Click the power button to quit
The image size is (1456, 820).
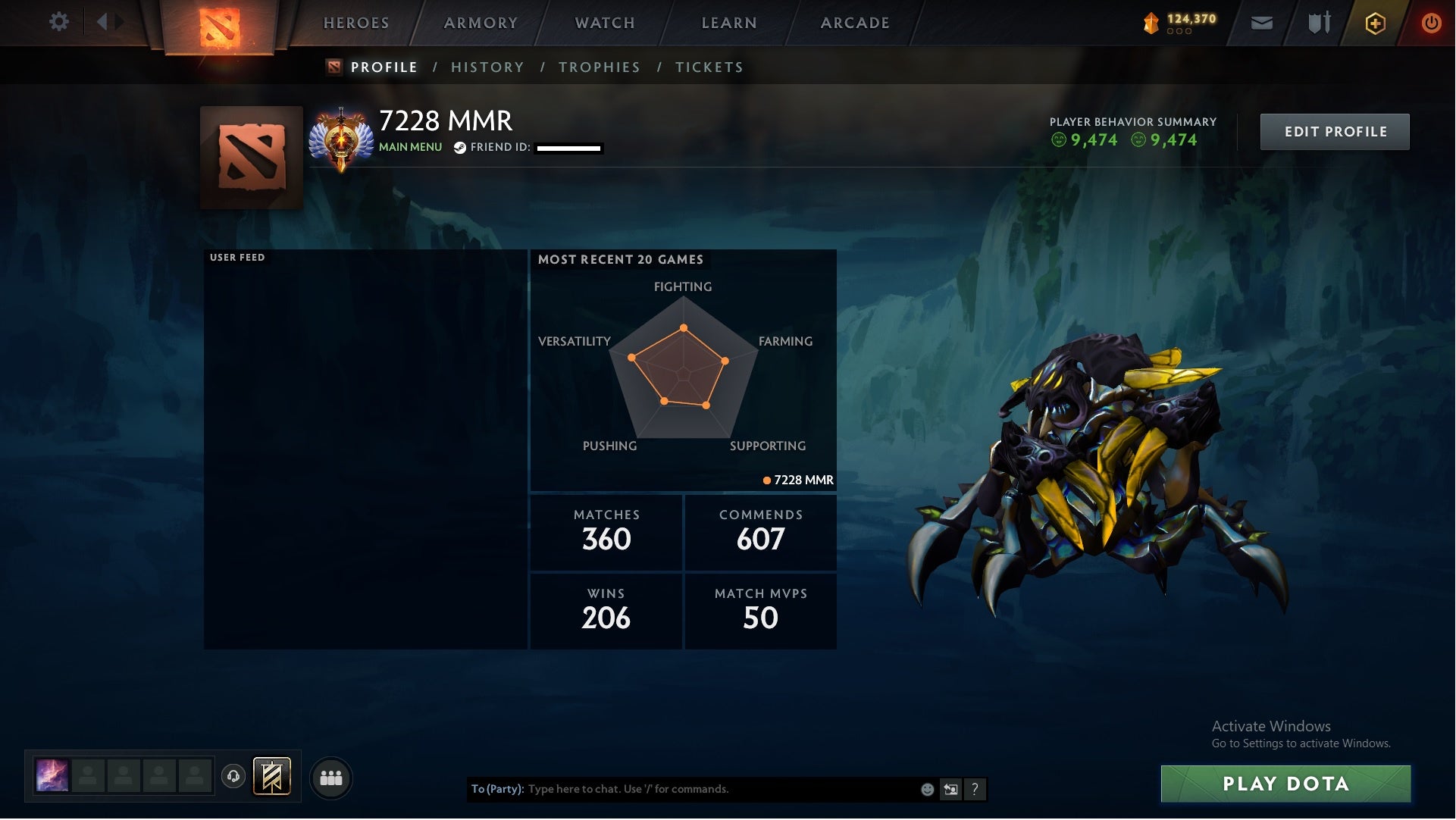[1431, 22]
